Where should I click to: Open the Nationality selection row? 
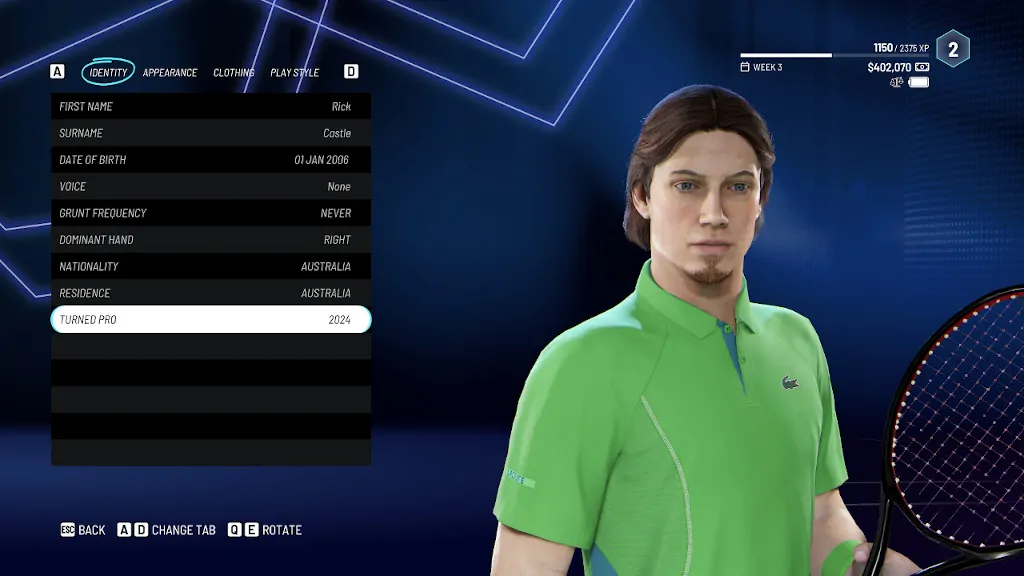pos(211,267)
